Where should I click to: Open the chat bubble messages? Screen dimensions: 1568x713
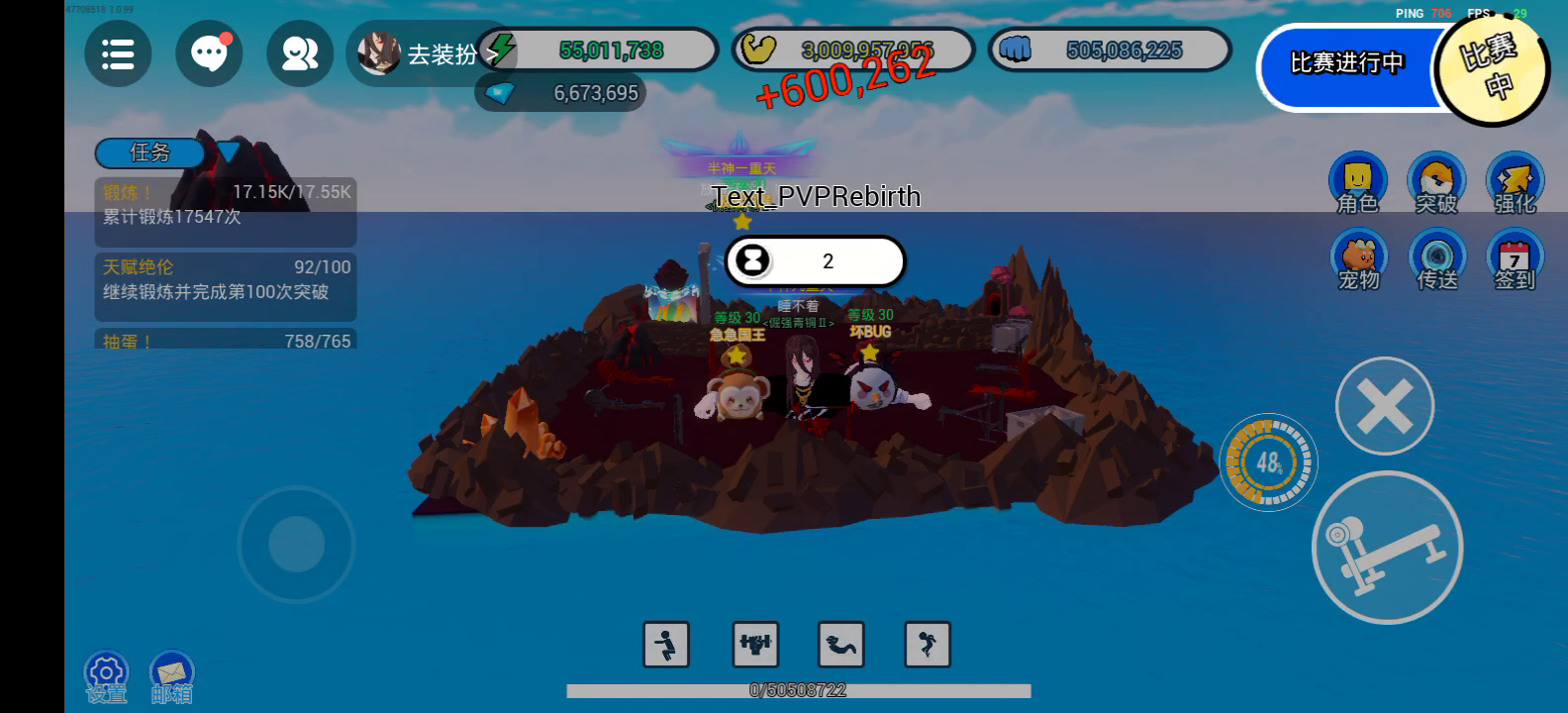(209, 53)
